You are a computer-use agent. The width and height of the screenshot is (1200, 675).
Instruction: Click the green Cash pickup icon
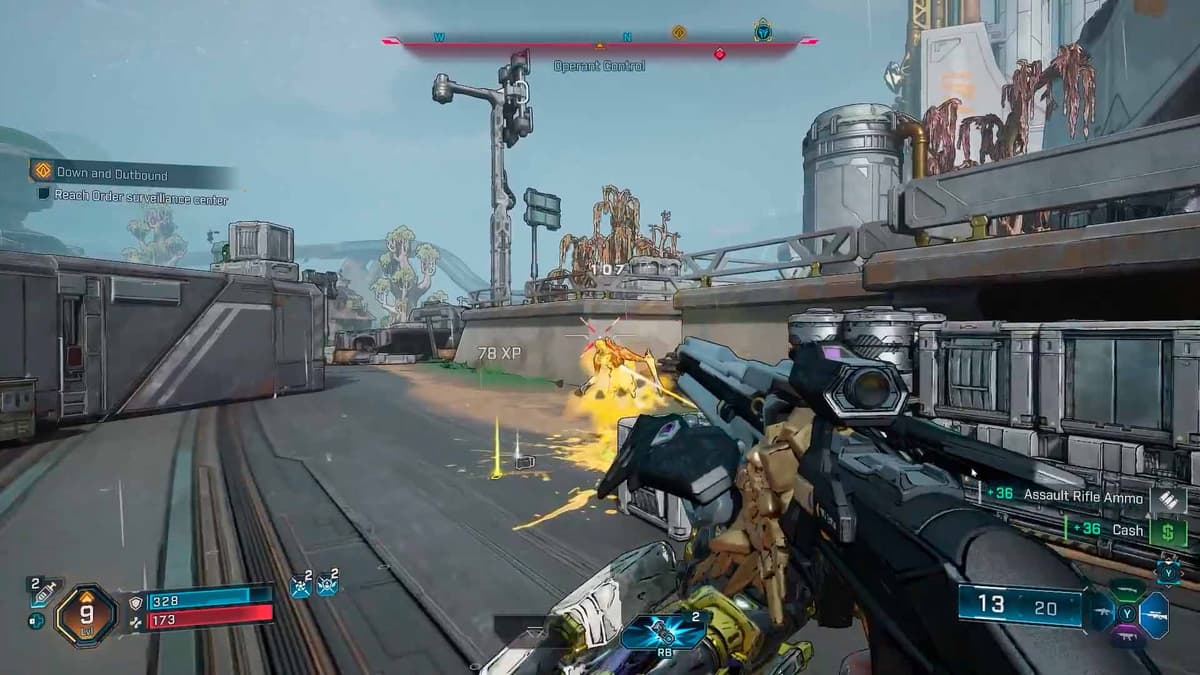[x=1166, y=532]
